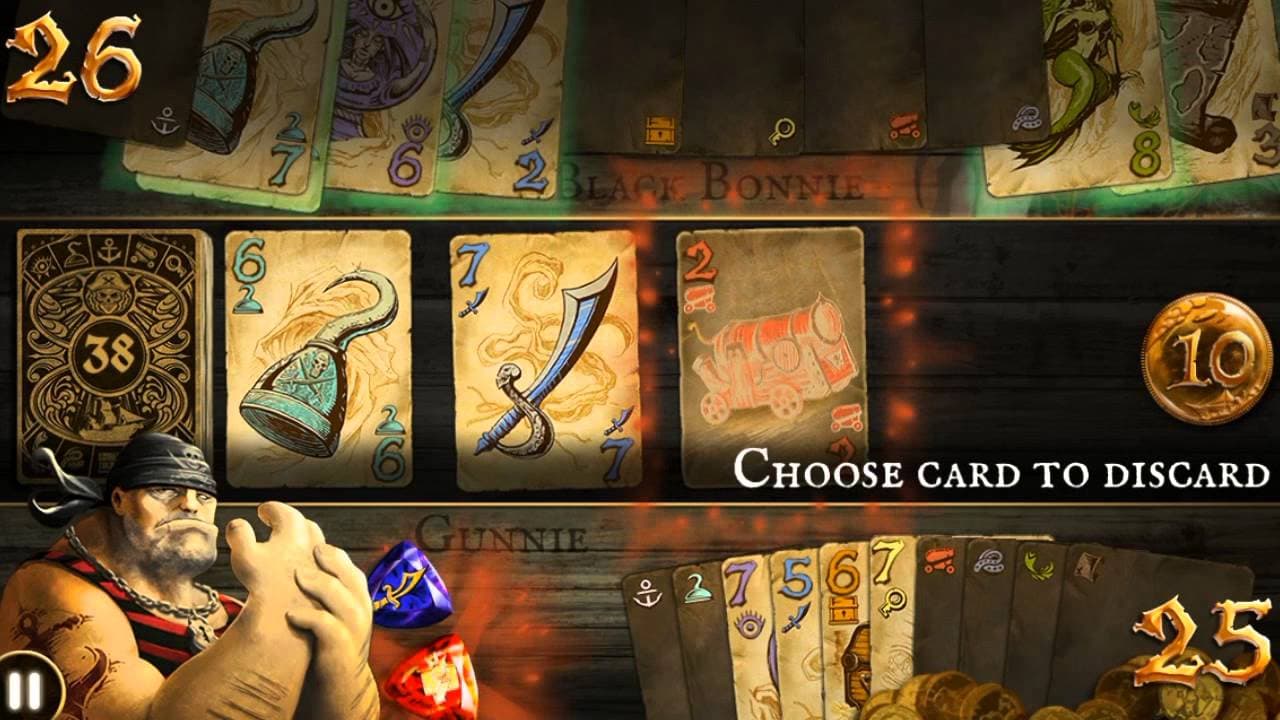The width and height of the screenshot is (1280, 720).
Task: Pause the game with the pause icon
Action: 28,688
